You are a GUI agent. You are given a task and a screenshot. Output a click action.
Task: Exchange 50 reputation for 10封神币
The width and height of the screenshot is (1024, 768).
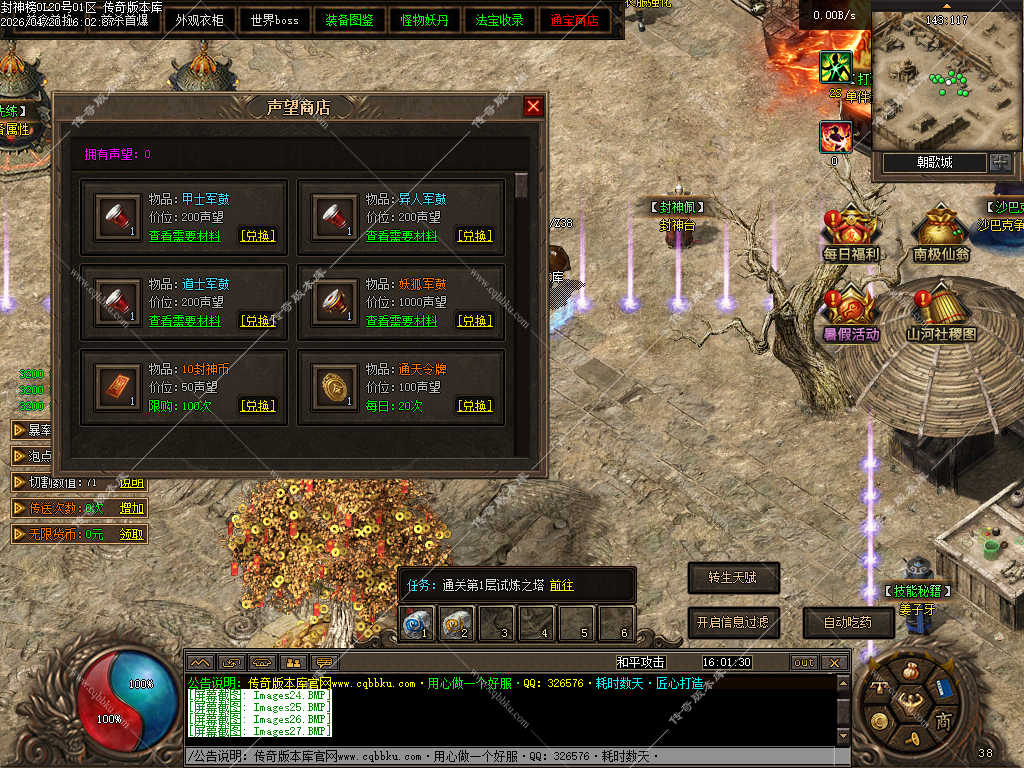[x=258, y=407]
